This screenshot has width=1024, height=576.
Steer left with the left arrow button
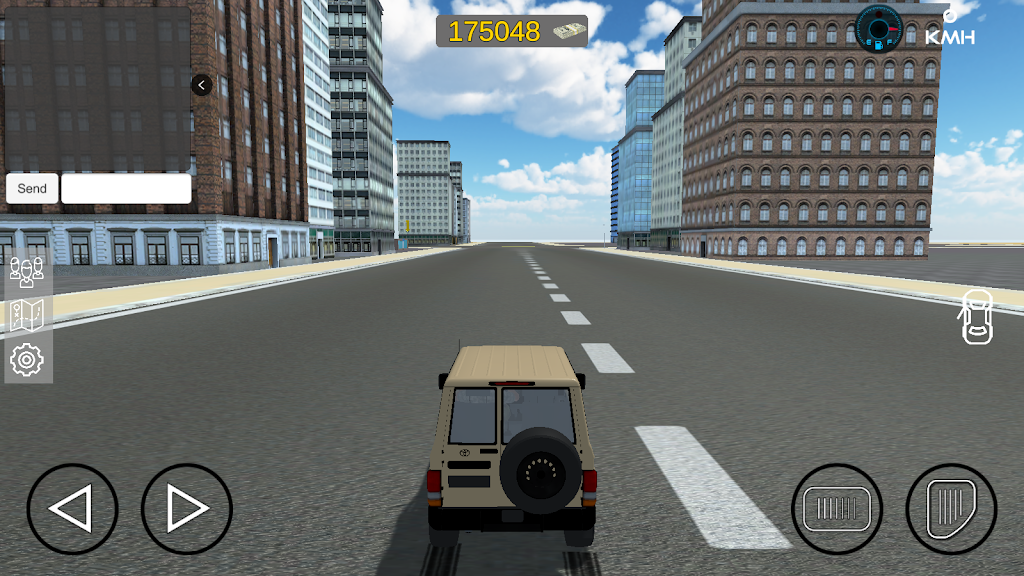72,509
